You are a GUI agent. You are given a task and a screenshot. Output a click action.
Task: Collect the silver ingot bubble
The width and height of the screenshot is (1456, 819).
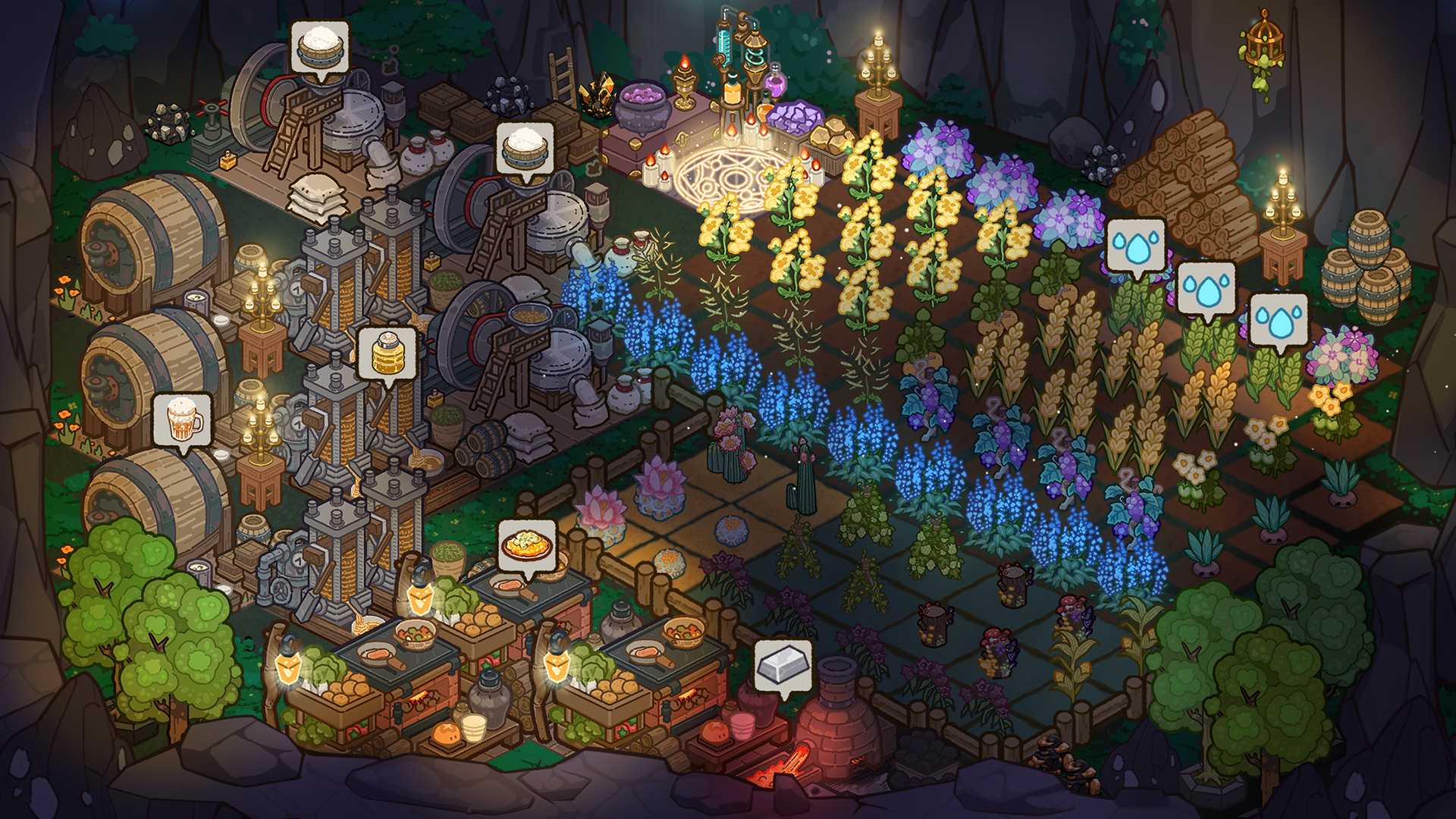[x=783, y=666]
